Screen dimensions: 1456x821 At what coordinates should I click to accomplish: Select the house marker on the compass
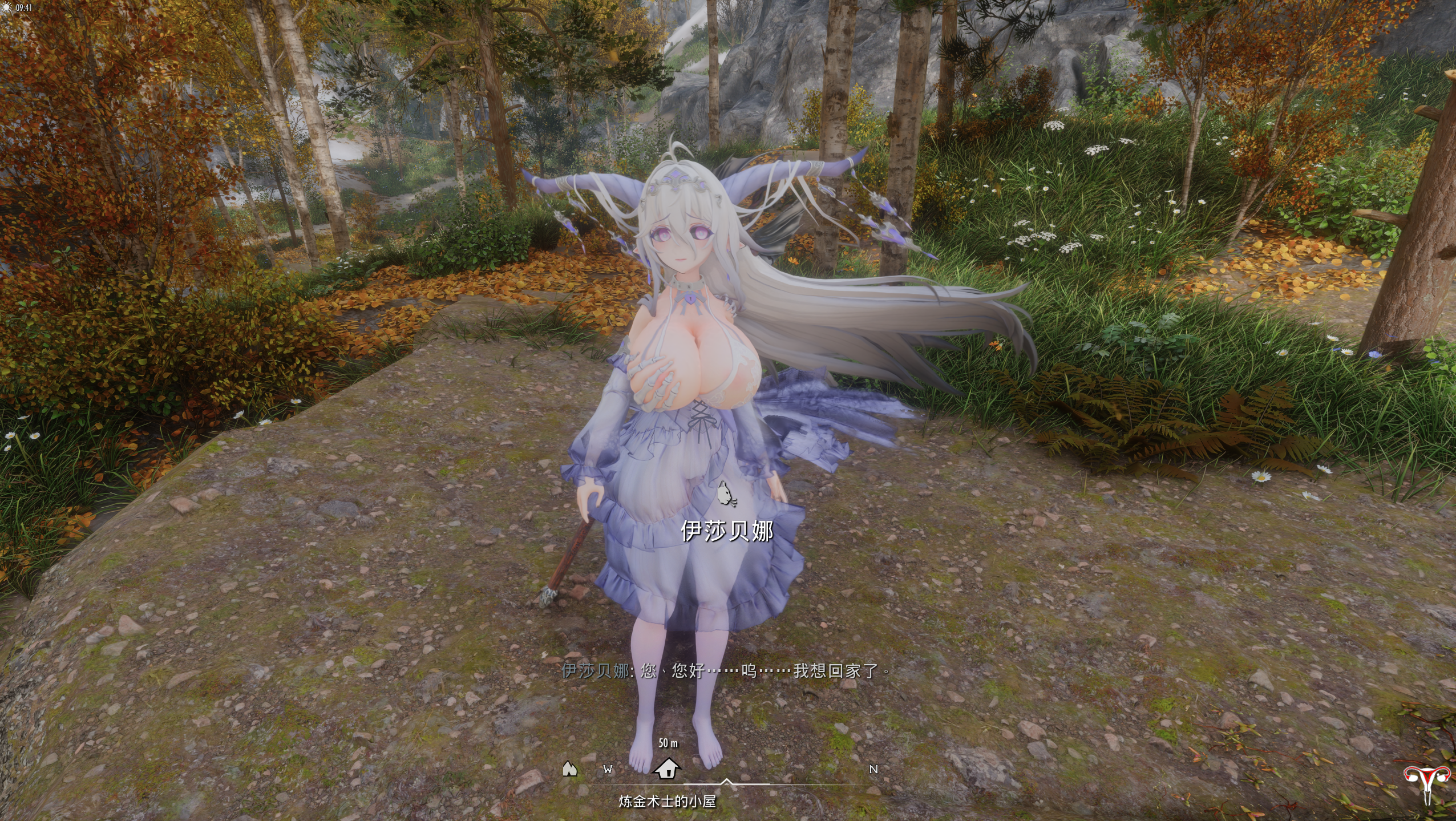point(667,768)
